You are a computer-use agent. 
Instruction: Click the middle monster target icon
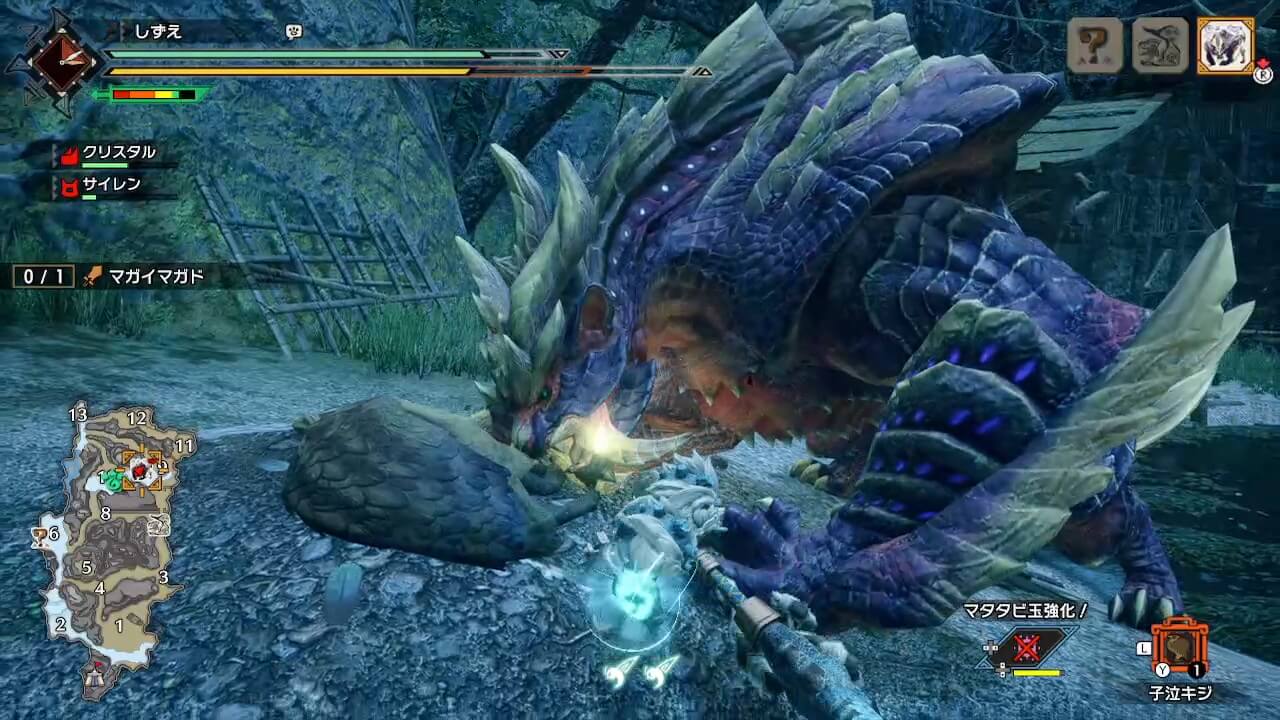pos(1160,46)
